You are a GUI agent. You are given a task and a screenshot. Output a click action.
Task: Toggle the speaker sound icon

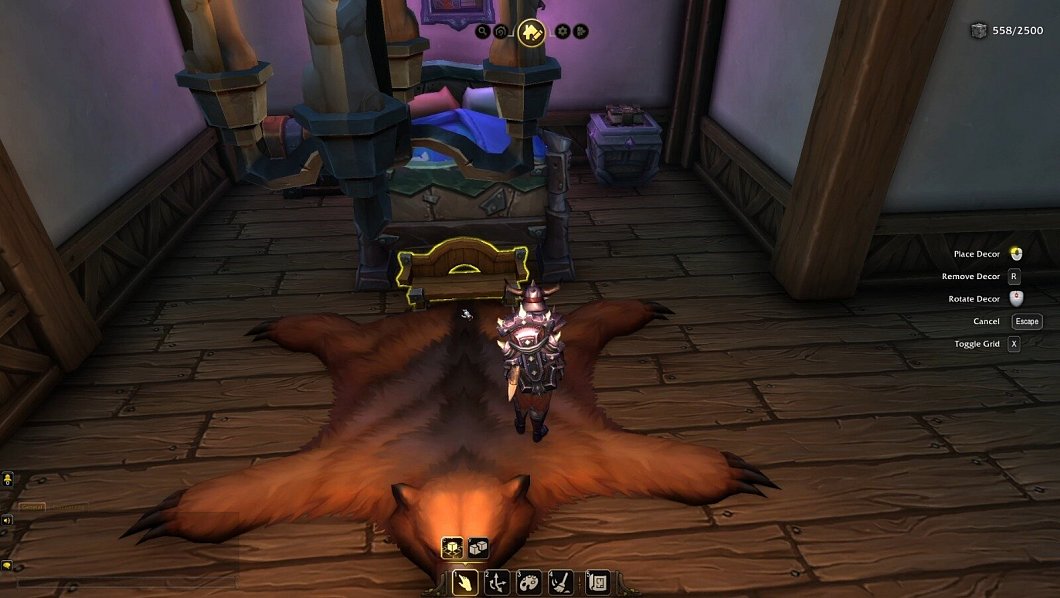click(x=7, y=520)
